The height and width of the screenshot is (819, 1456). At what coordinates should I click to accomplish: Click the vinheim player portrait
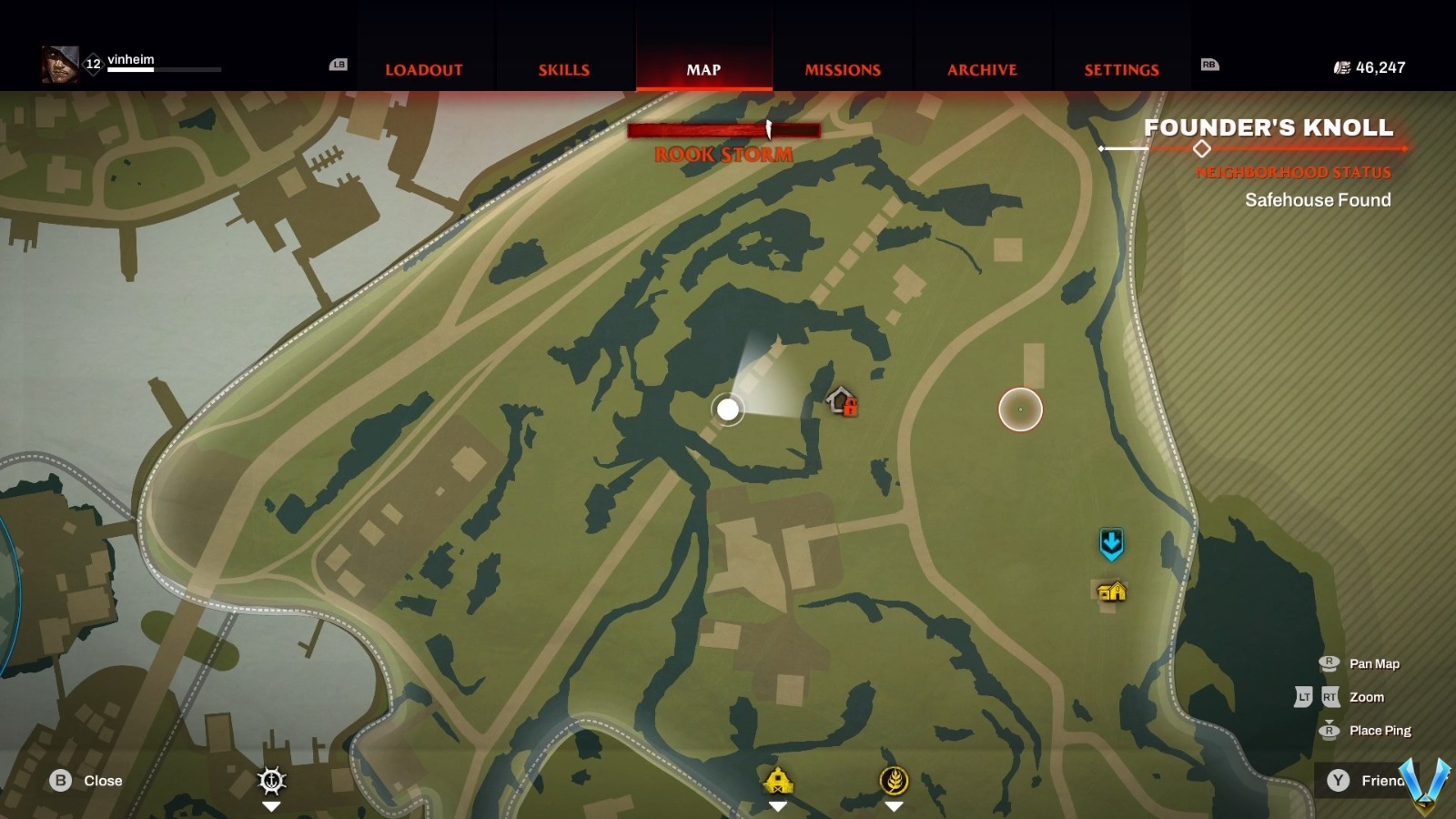[x=60, y=65]
